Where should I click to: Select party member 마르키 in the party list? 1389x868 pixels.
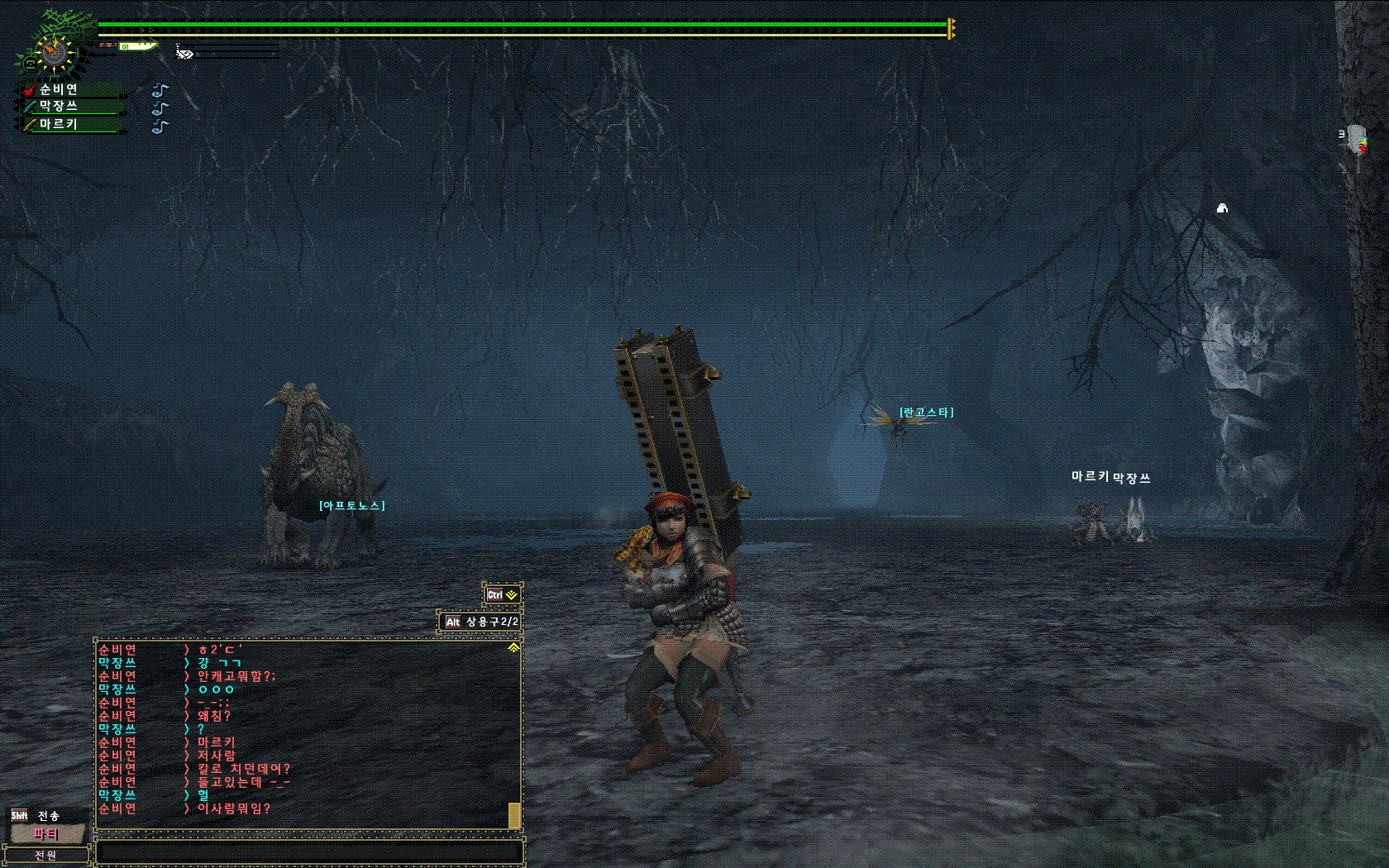coord(60,124)
